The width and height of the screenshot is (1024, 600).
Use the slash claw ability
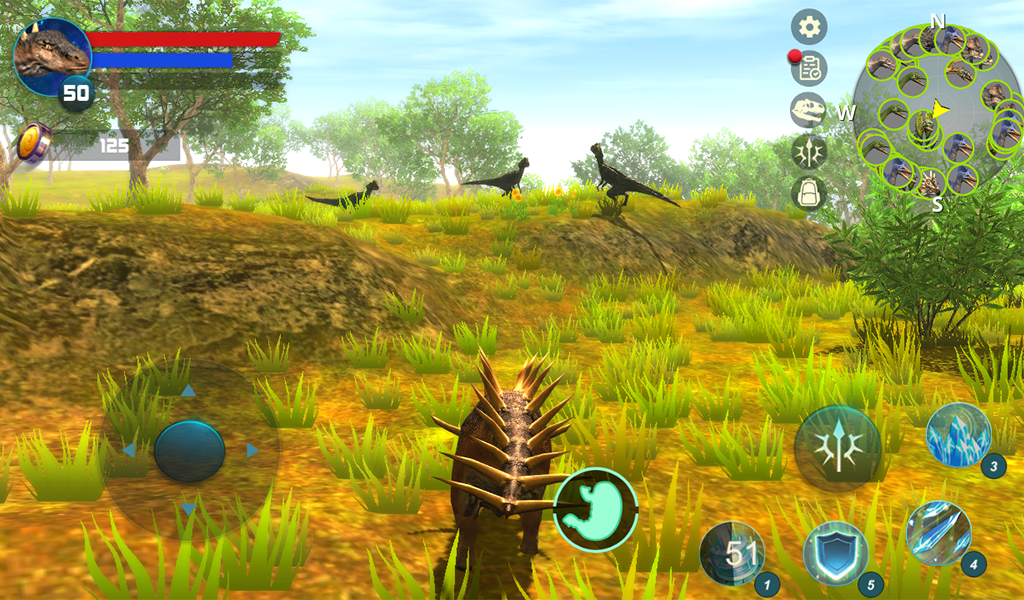pyautogui.click(x=938, y=533)
